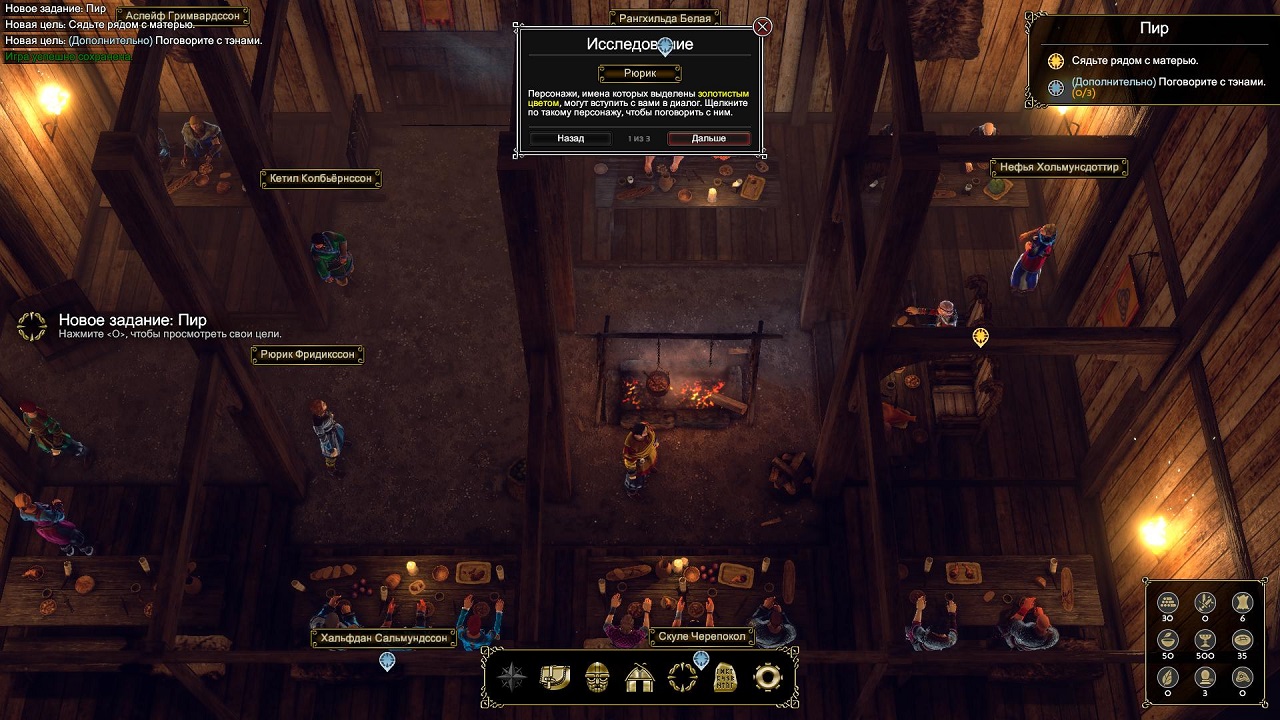This screenshot has width=1280, height=720.
Task: Select the Рюрик Фридикссон name label
Action: (x=307, y=355)
